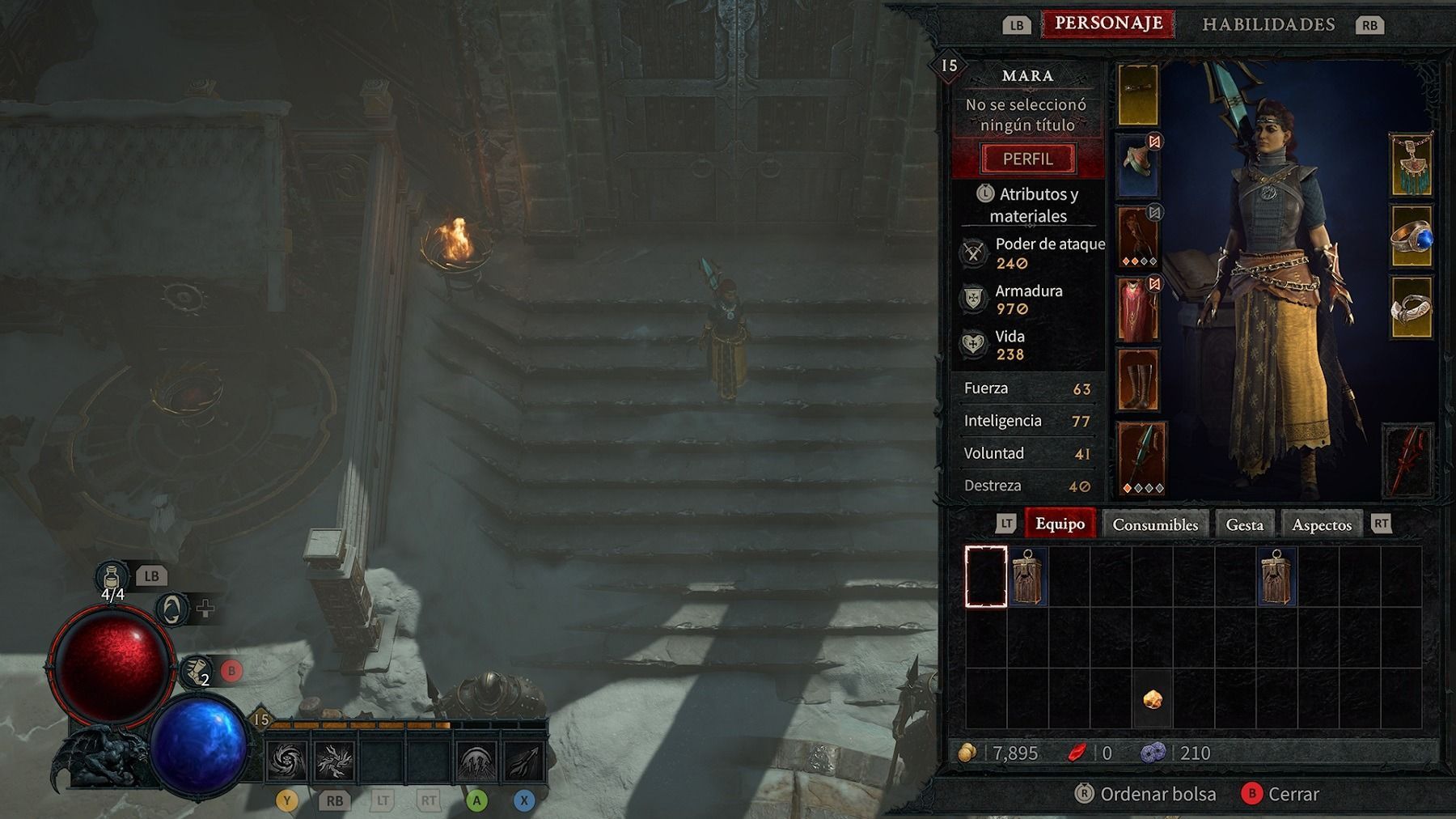Screen dimensions: 1456x819
Task: Select the equipped boots slot
Action: pyautogui.click(x=1138, y=379)
